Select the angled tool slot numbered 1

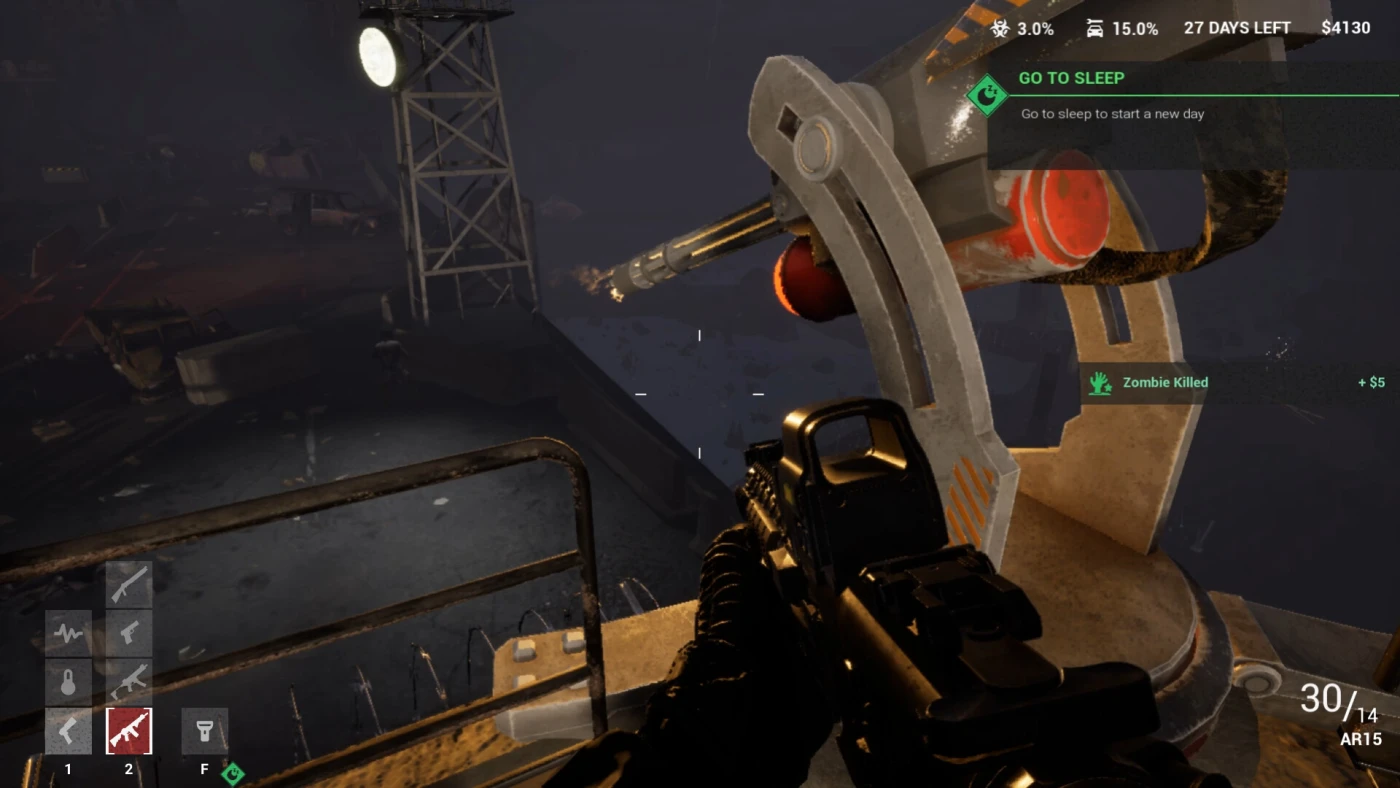[x=68, y=731]
